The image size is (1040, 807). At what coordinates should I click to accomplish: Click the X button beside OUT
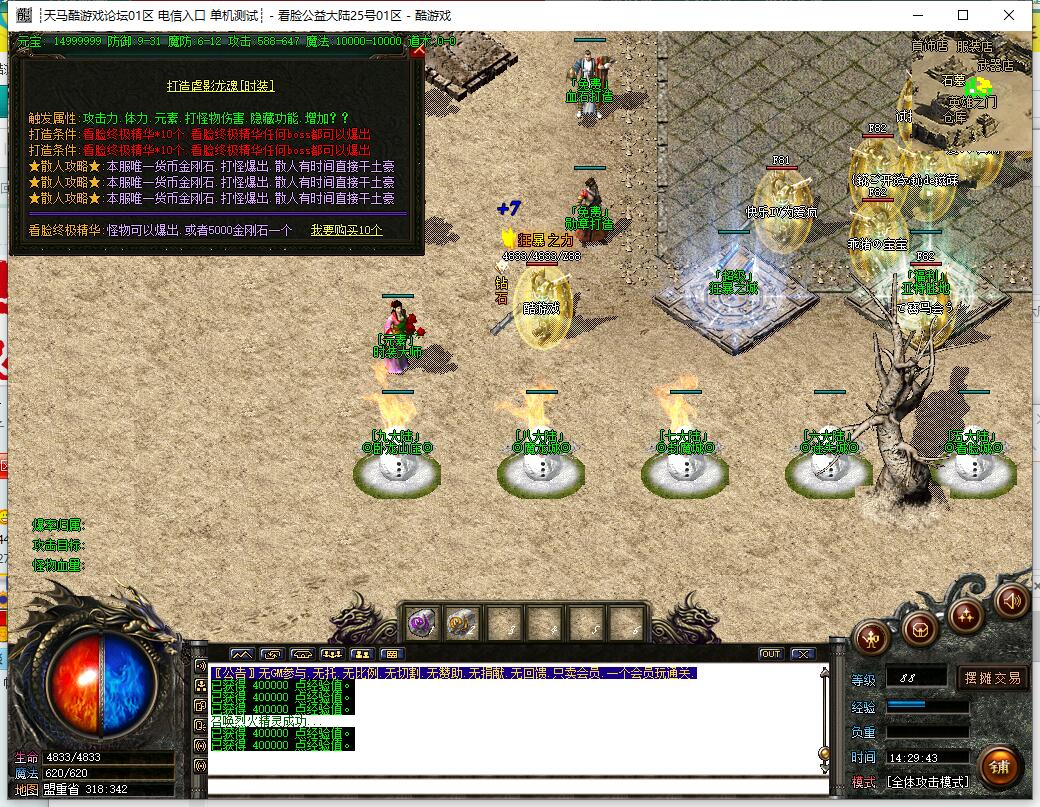802,654
